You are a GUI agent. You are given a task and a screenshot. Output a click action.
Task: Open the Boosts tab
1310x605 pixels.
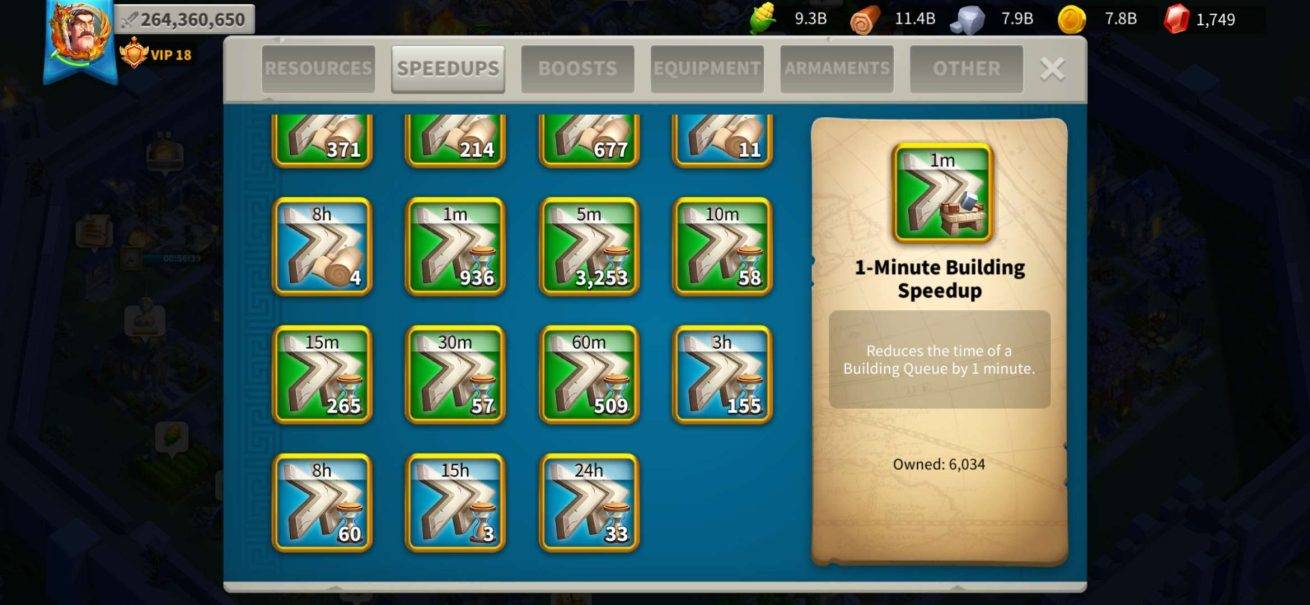click(577, 69)
